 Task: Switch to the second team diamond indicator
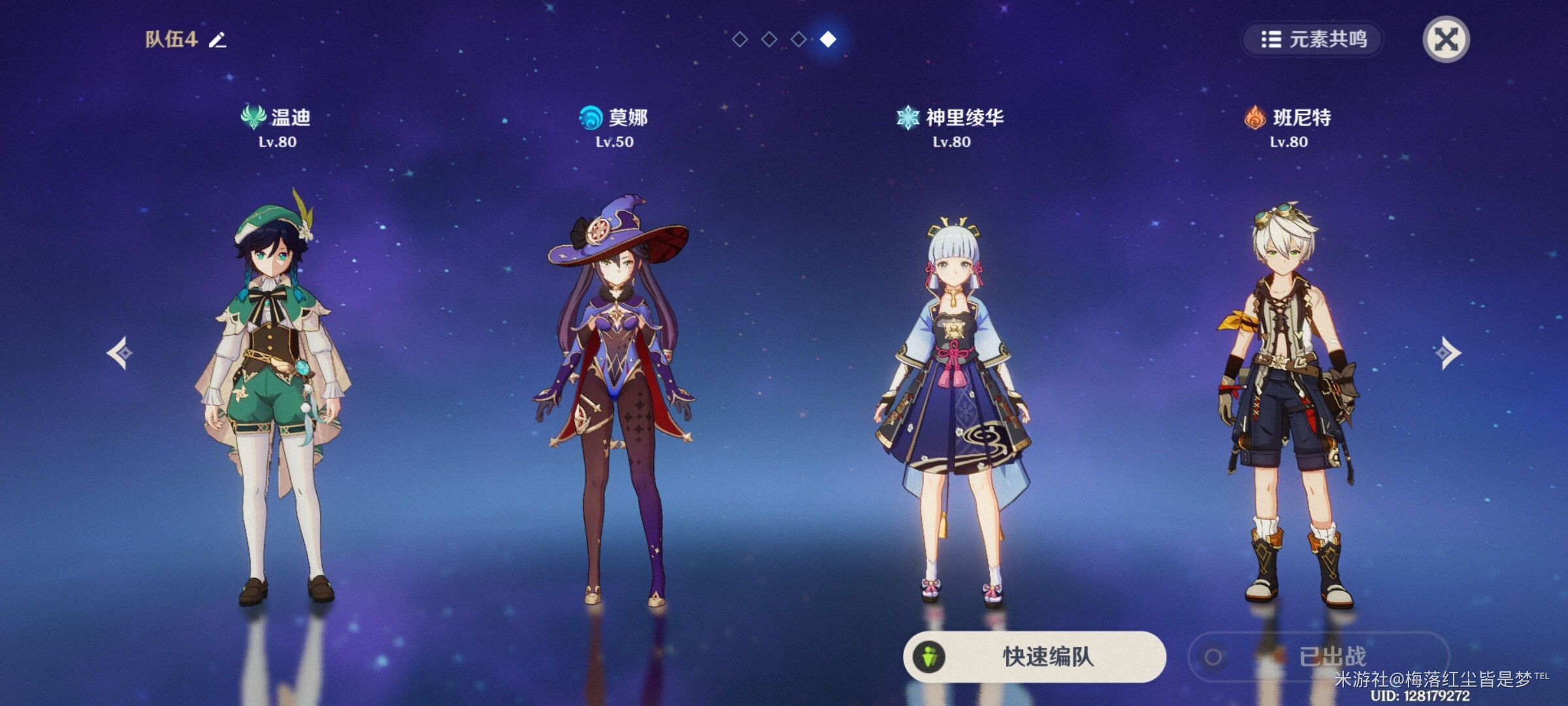tap(769, 39)
